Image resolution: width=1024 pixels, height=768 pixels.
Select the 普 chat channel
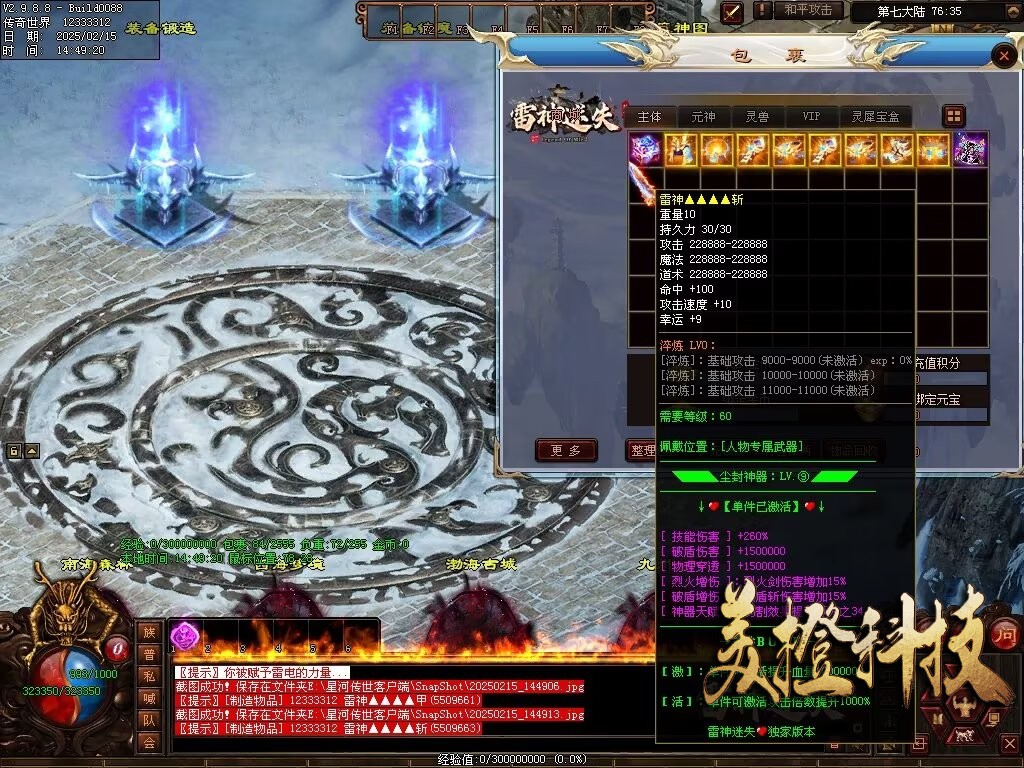(149, 654)
